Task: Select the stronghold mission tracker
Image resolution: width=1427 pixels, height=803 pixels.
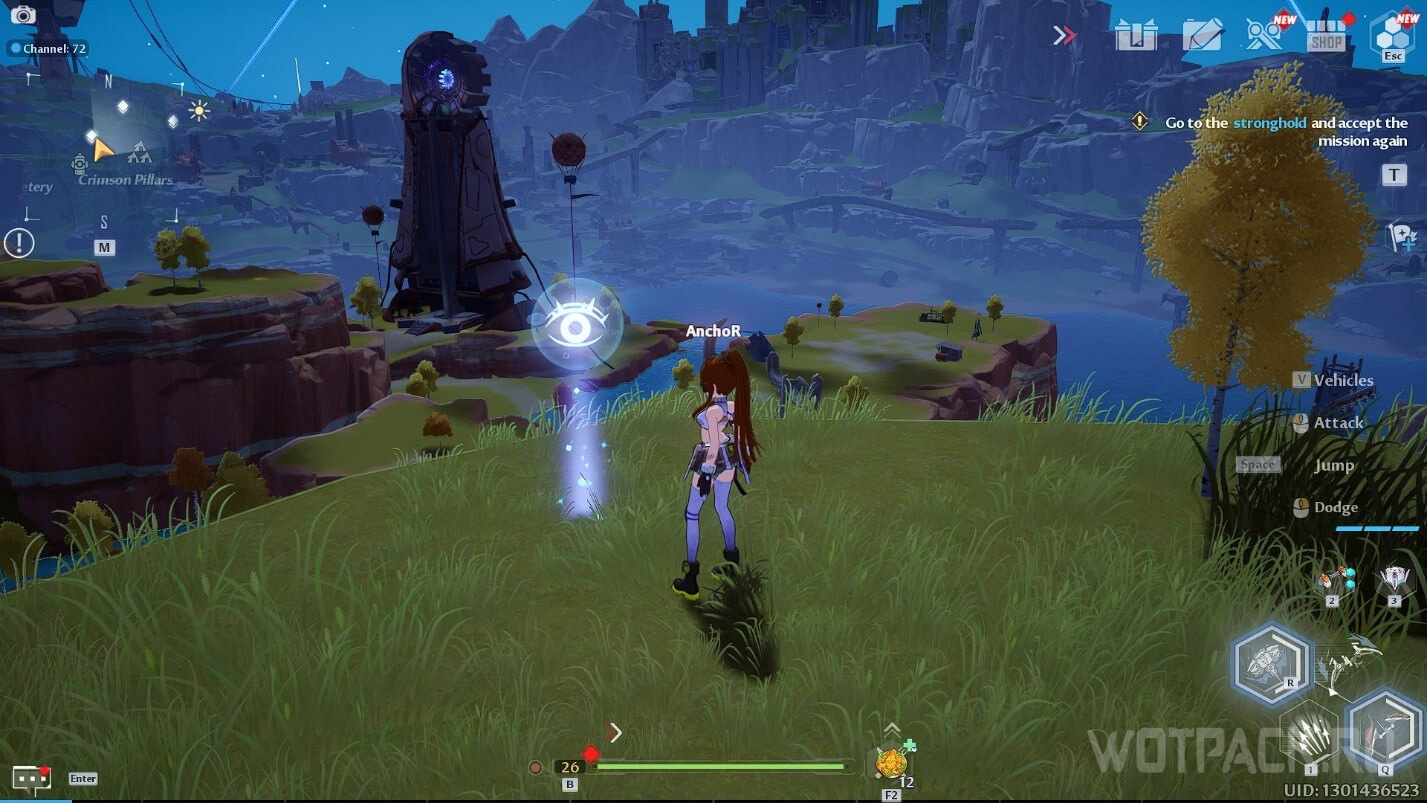Action: click(1285, 131)
